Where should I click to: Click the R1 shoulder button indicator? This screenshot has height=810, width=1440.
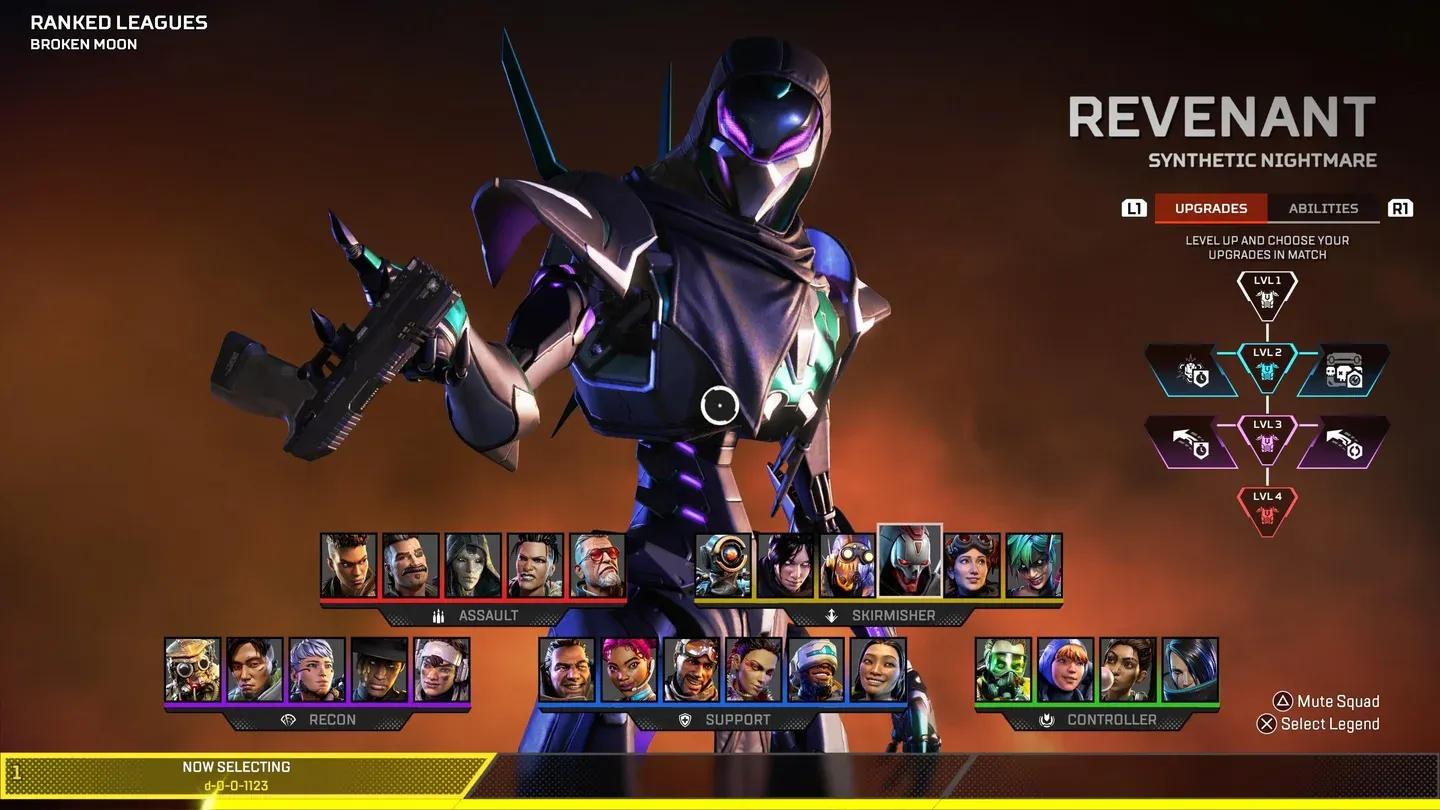coord(1400,208)
